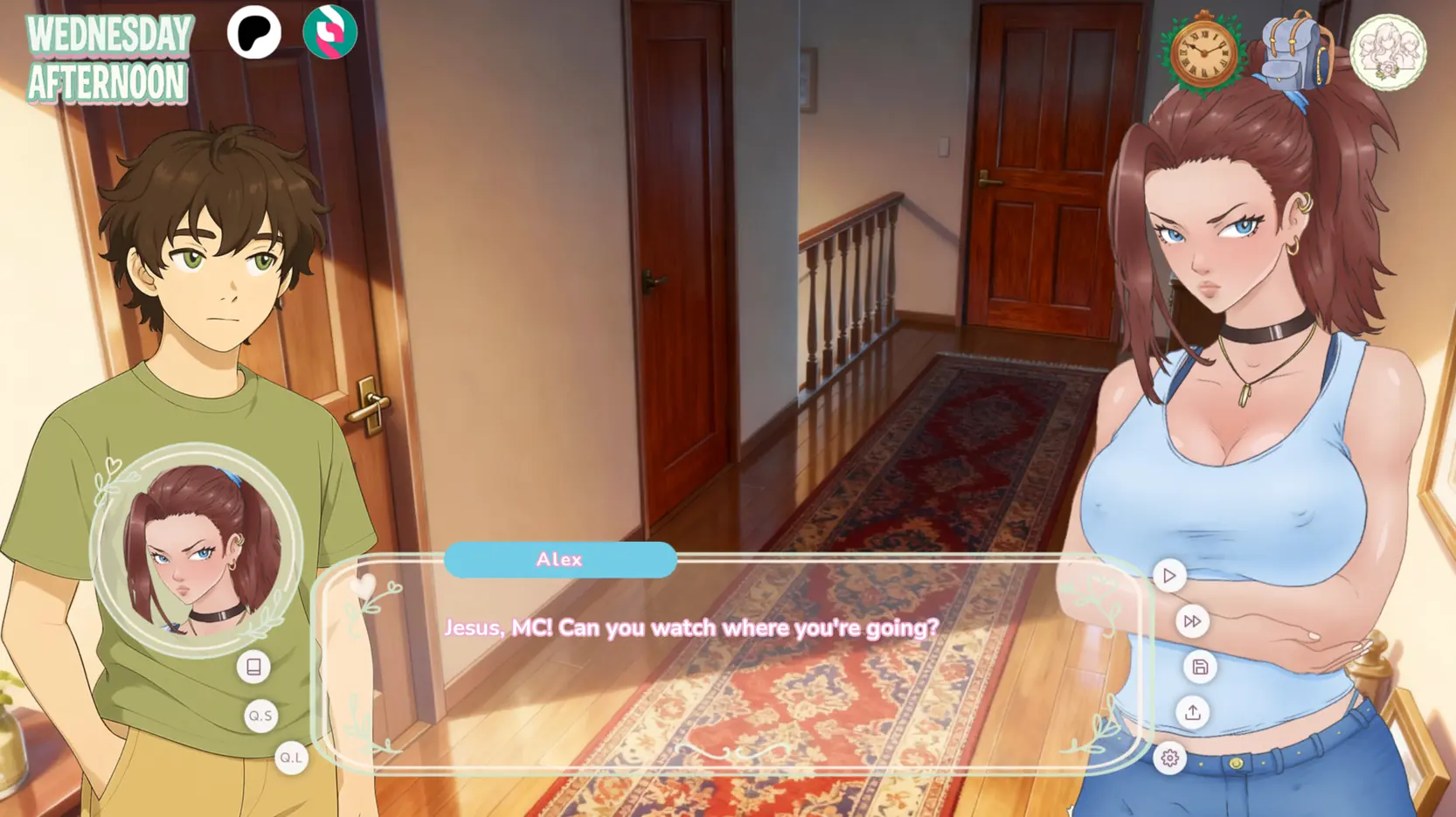Open settings with the gear icon
Viewport: 1456px width, 817px height.
click(x=1170, y=758)
